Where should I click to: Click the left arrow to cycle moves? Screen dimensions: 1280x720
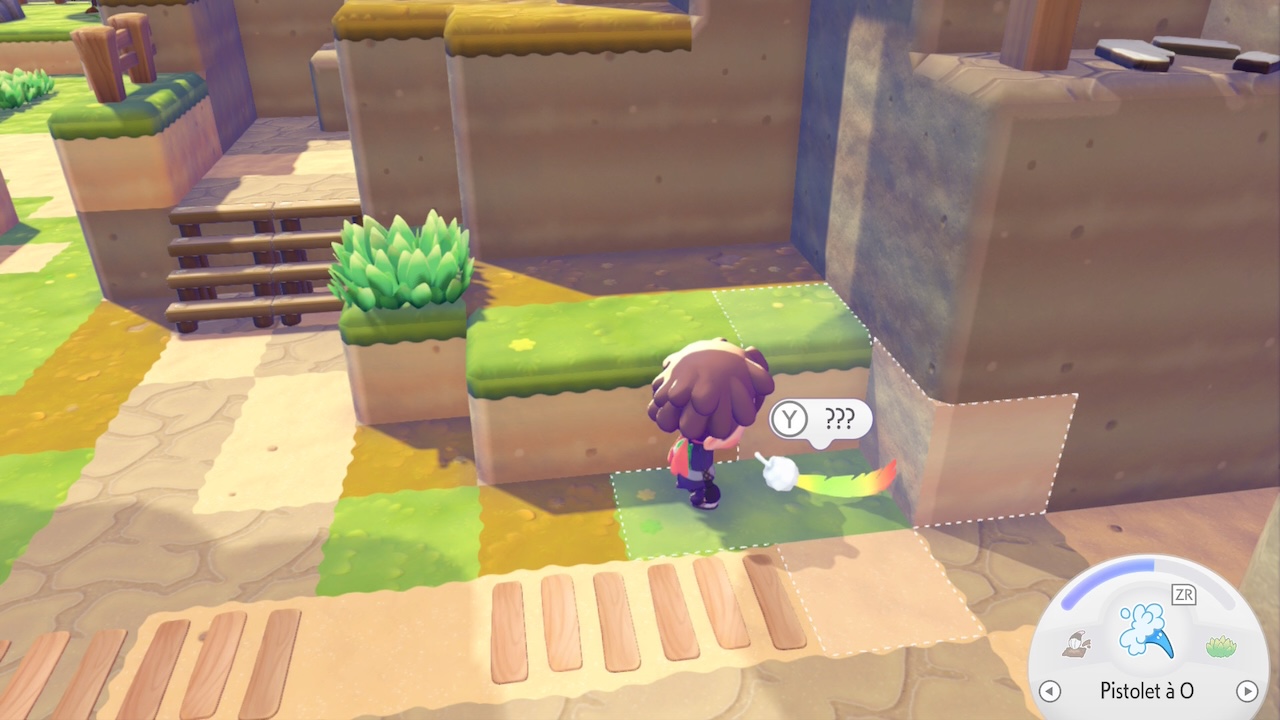coord(1049,691)
